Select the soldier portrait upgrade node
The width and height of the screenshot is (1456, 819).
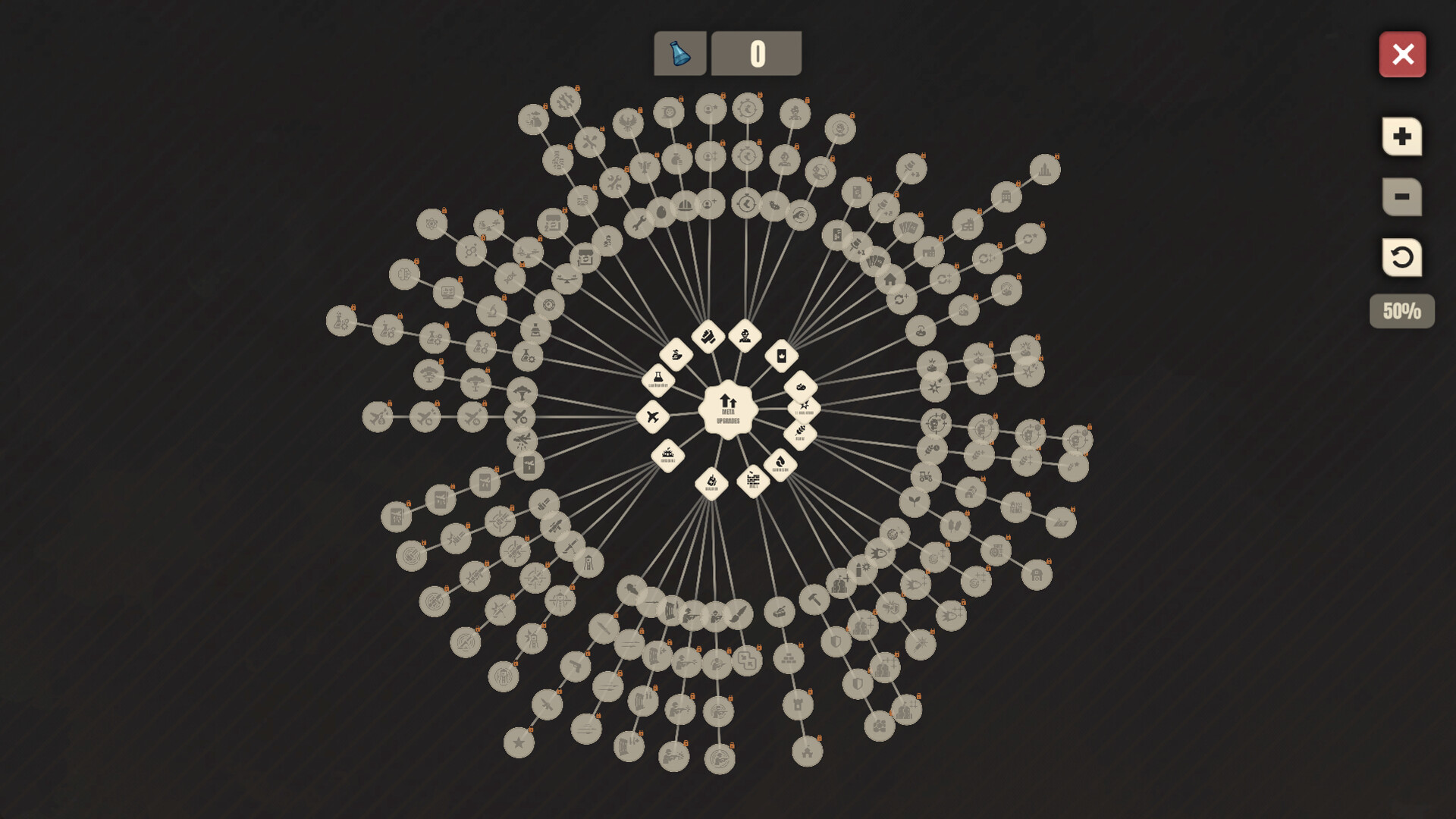(x=745, y=335)
